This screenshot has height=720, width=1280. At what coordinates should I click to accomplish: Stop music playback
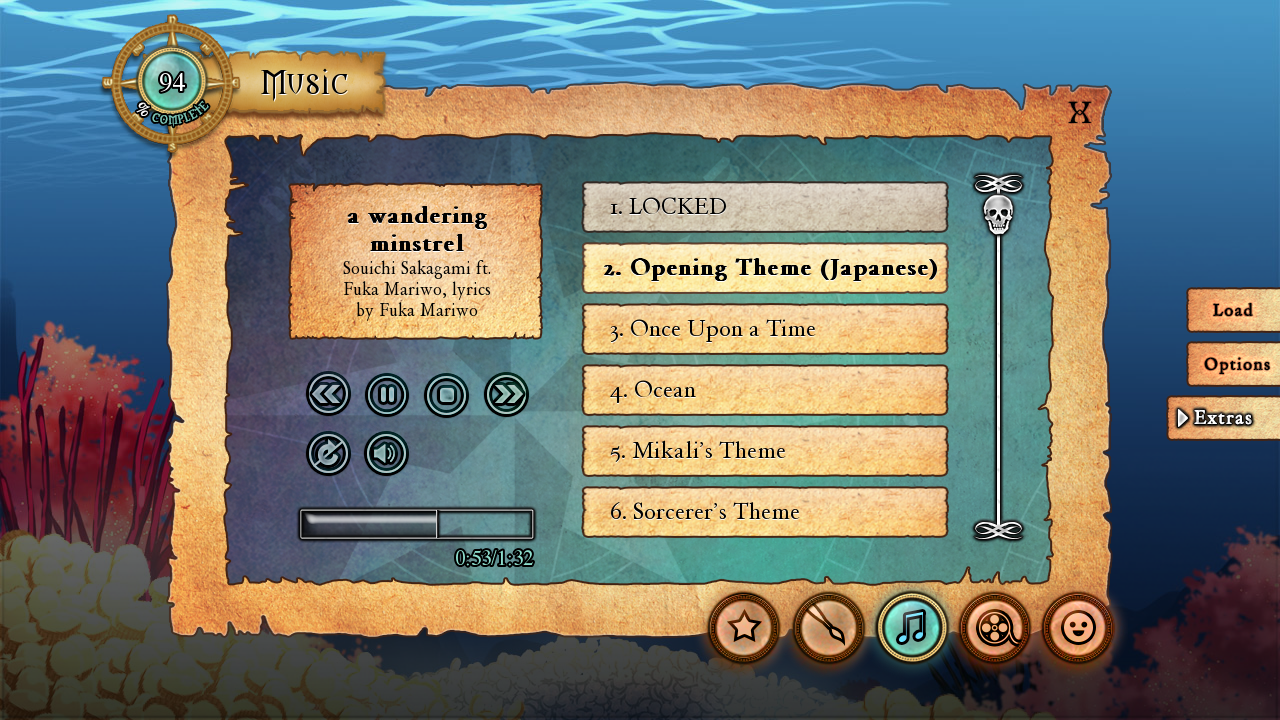[446, 394]
